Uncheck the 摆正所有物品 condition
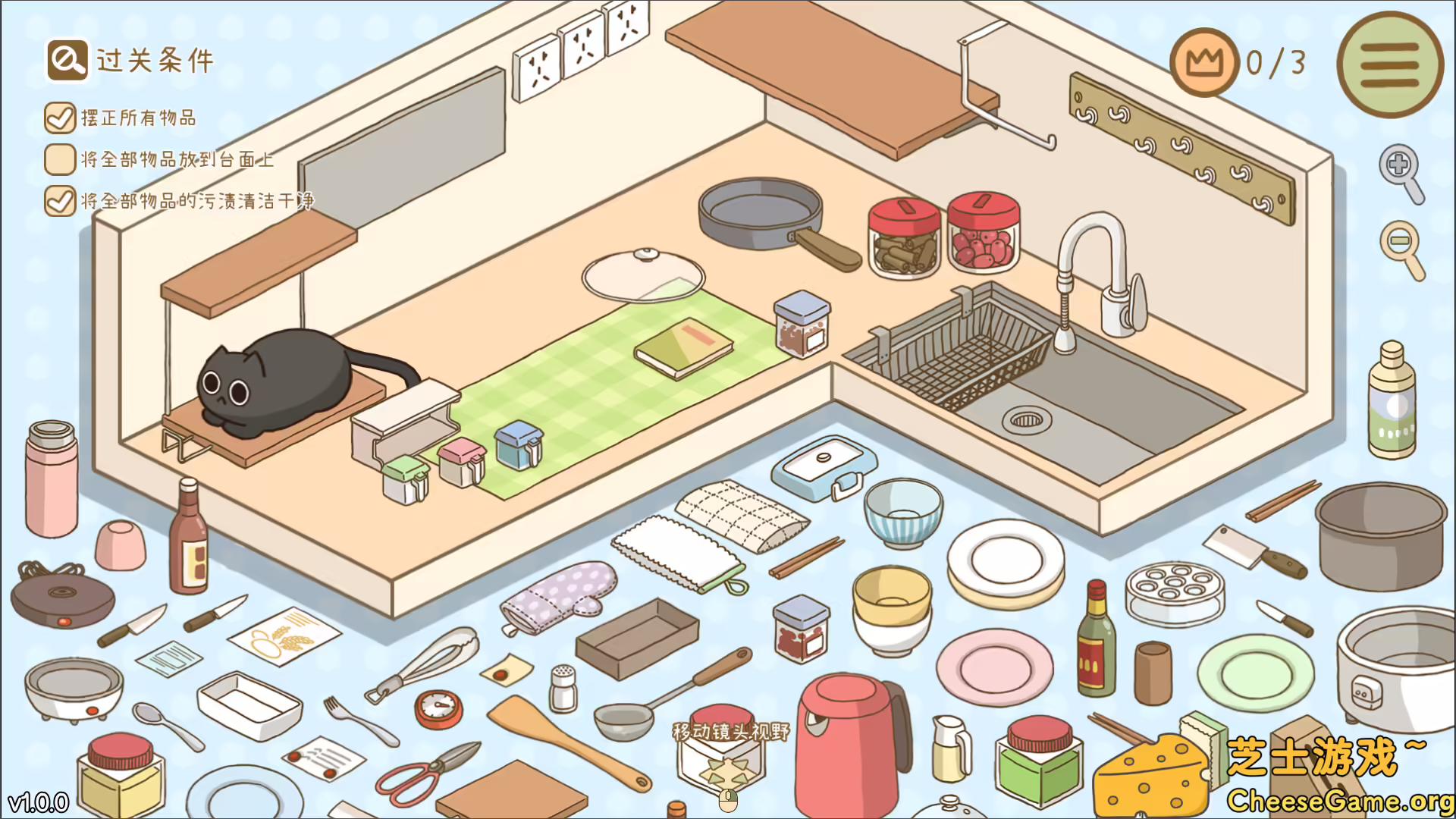Image resolution: width=1456 pixels, height=819 pixels. click(59, 118)
